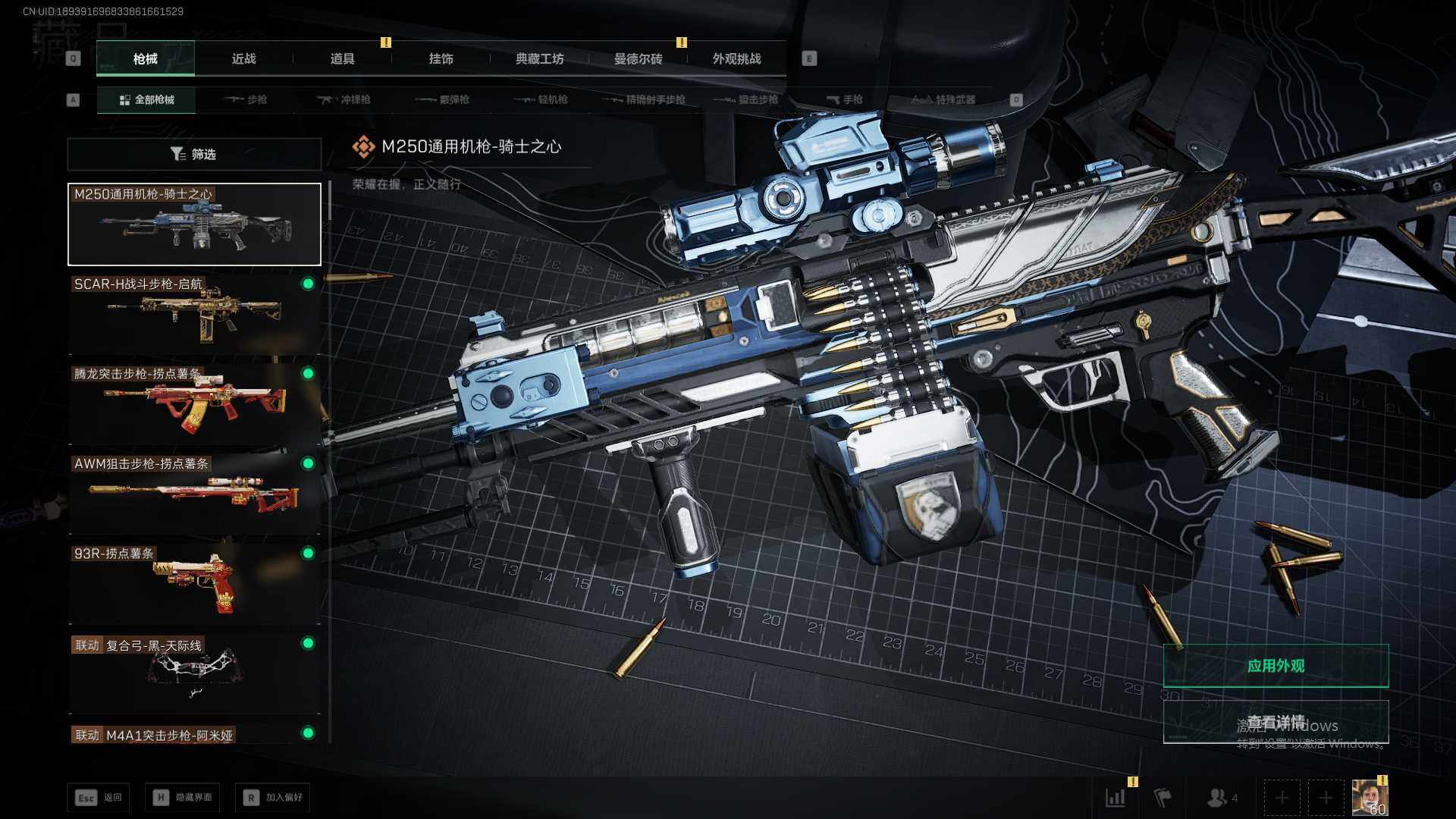Open the 曼德尔砖 tab
The image size is (1456, 819).
638,59
